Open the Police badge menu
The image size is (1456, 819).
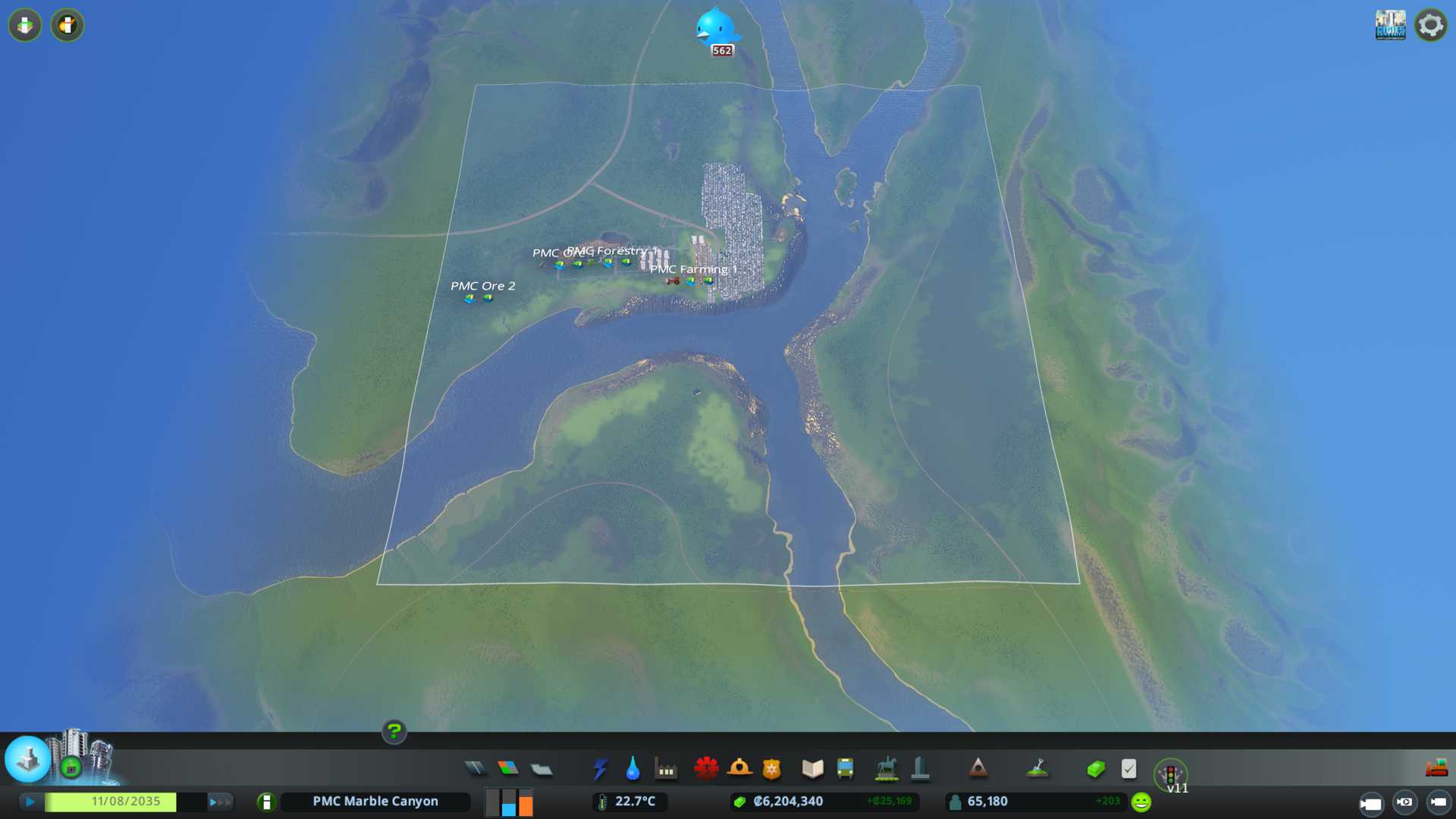771,770
